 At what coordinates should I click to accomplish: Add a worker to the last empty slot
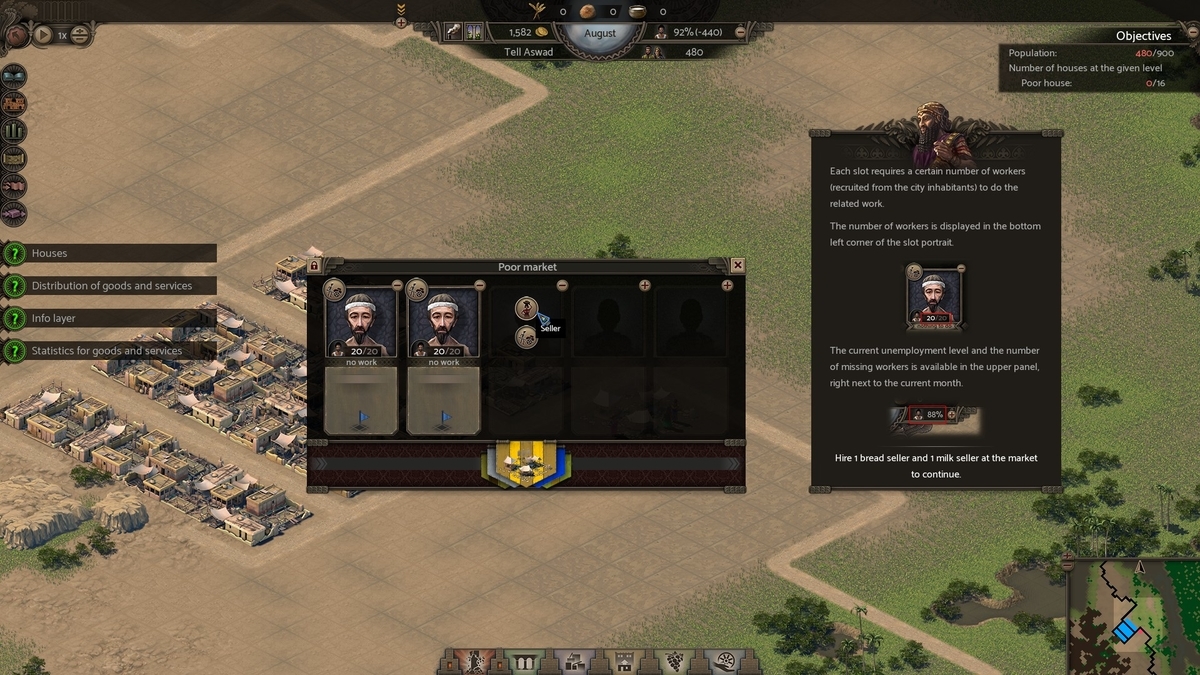727,286
